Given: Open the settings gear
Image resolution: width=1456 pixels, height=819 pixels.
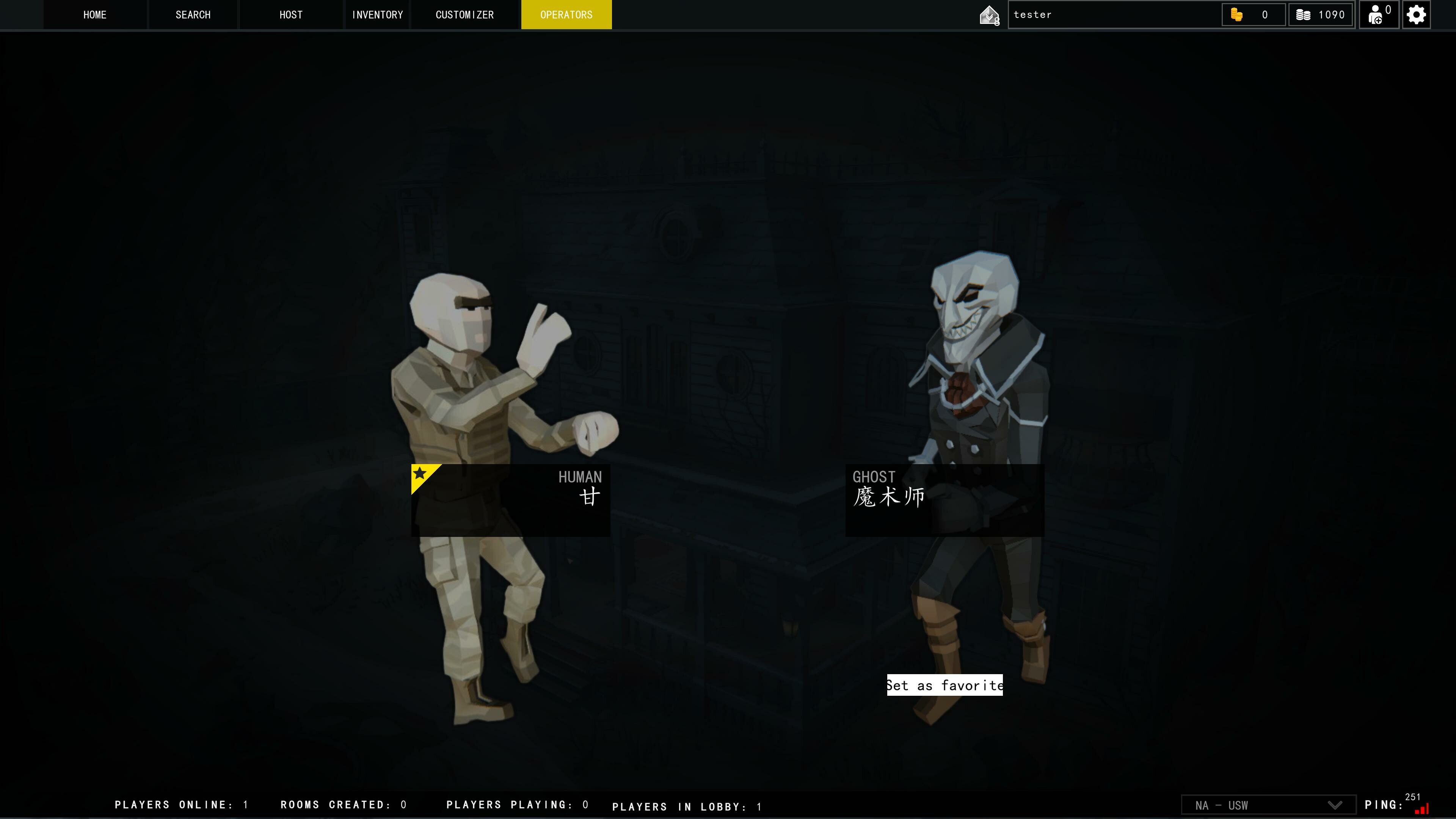Looking at the screenshot, I should coord(1416,15).
